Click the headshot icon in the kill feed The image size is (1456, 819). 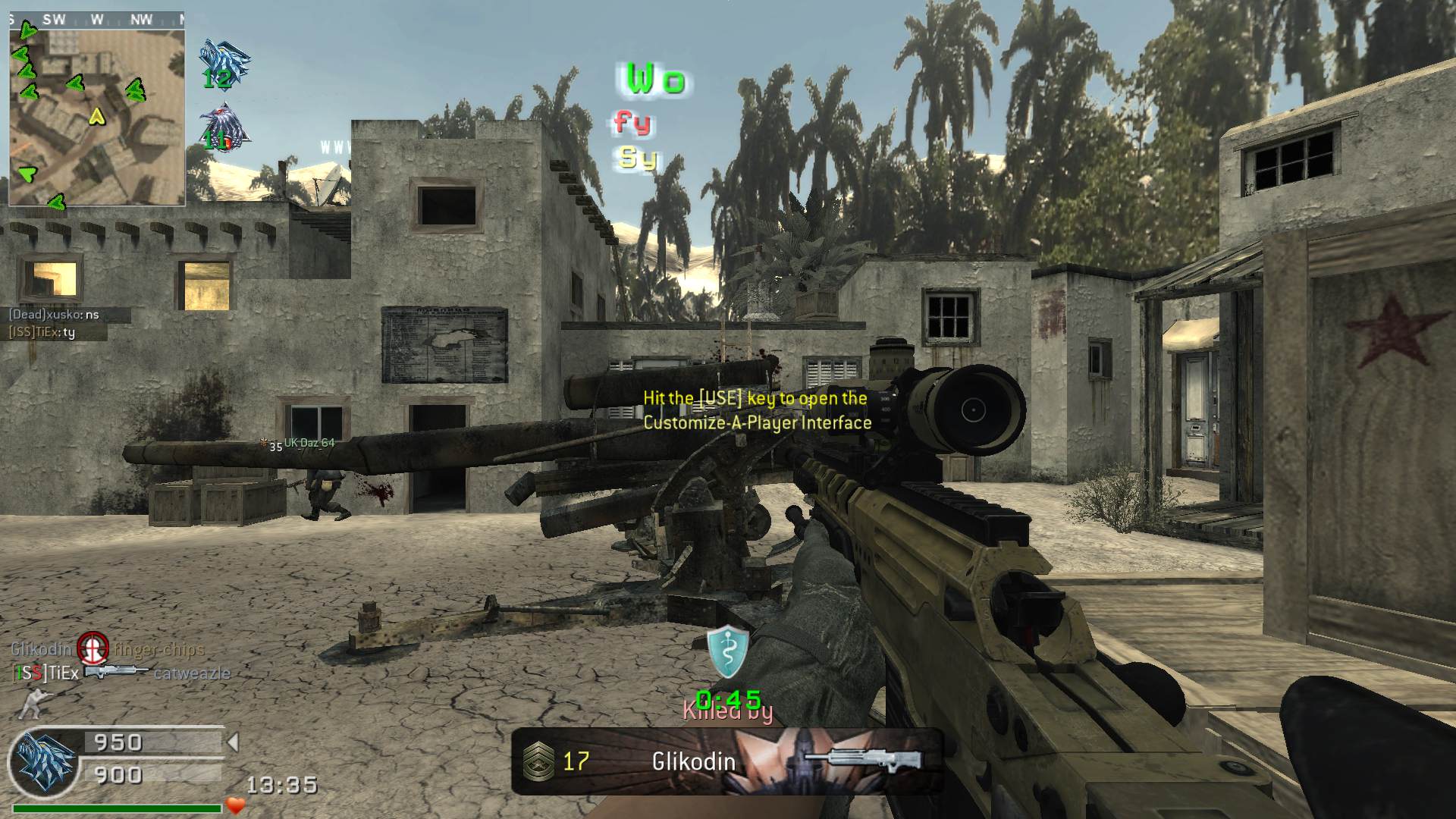(93, 648)
